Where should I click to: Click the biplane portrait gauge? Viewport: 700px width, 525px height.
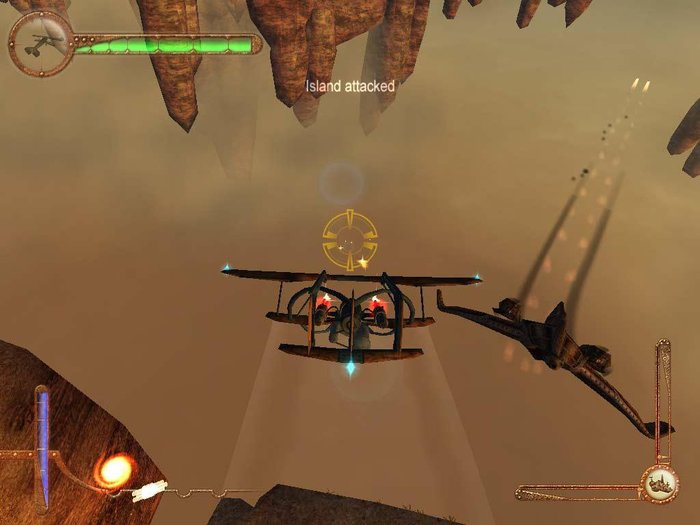pyautogui.click(x=41, y=43)
